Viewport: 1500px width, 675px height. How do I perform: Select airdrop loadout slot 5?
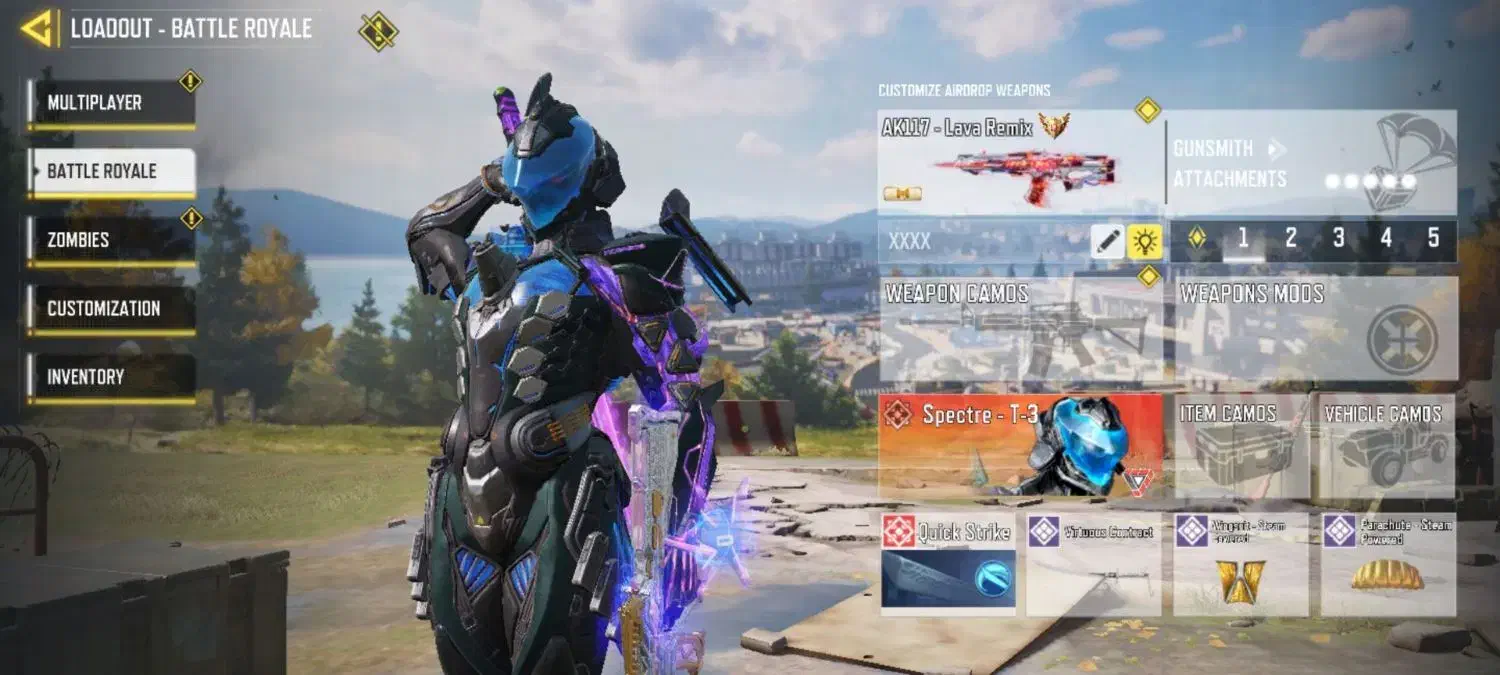[1433, 238]
